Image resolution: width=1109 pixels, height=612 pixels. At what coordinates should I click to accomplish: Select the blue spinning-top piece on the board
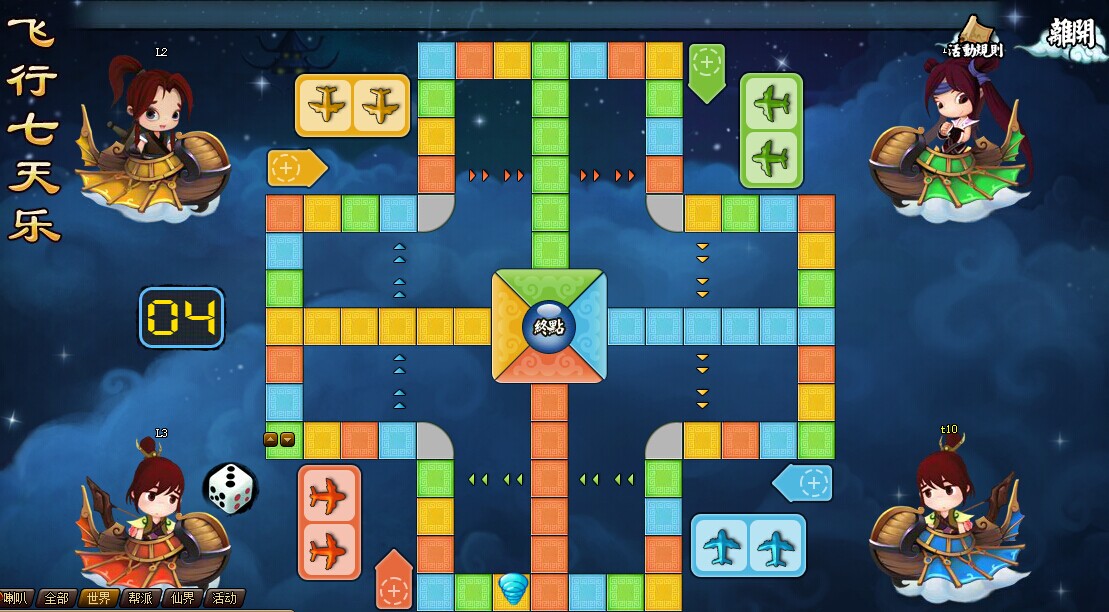(513, 589)
